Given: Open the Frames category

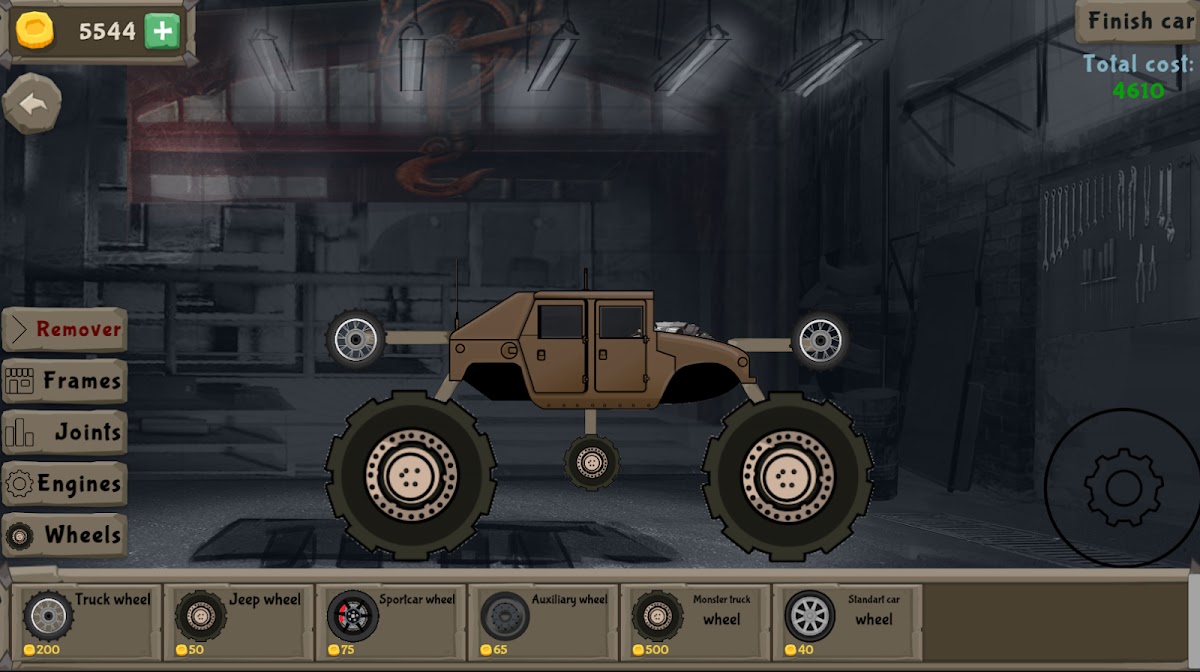Looking at the screenshot, I should (65, 381).
